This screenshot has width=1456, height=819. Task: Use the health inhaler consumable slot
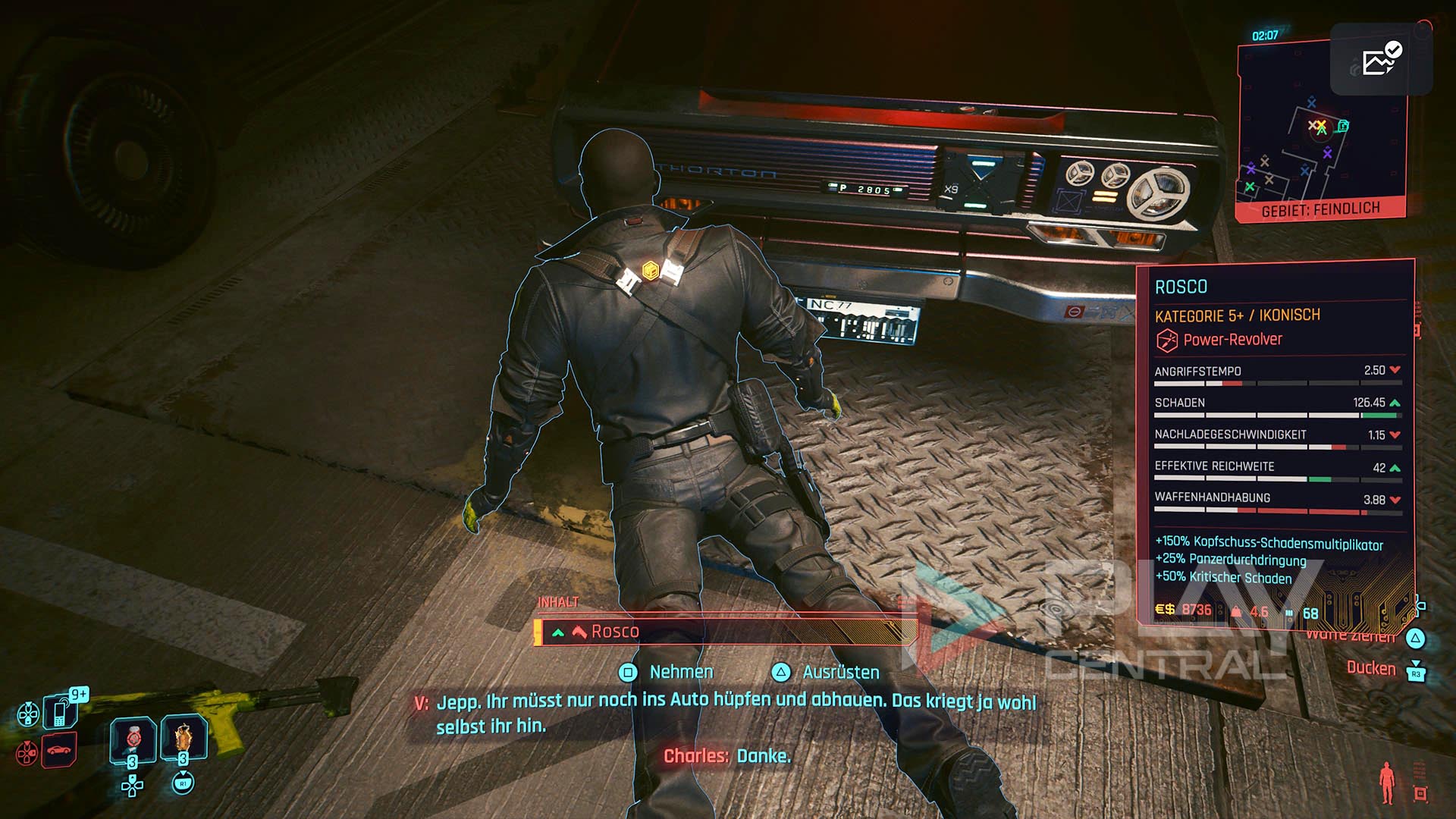133,739
